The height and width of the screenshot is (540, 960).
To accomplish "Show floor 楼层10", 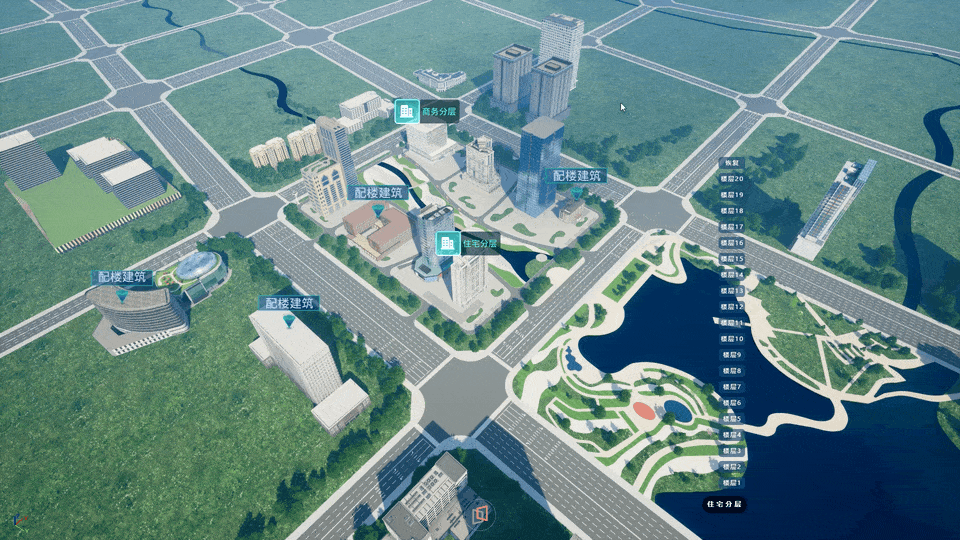I will tap(732, 339).
